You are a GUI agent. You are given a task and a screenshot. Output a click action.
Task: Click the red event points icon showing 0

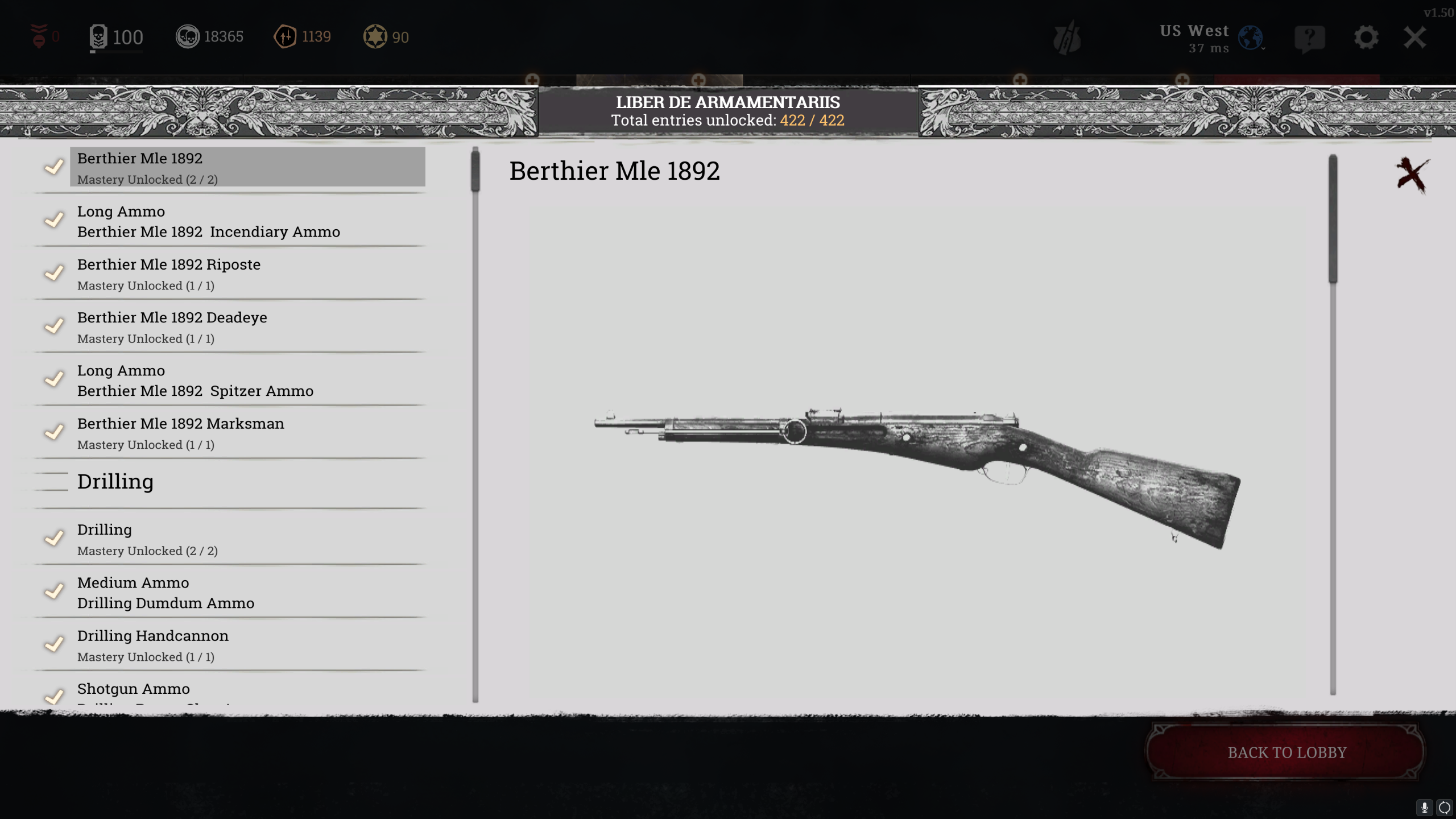tap(39, 36)
